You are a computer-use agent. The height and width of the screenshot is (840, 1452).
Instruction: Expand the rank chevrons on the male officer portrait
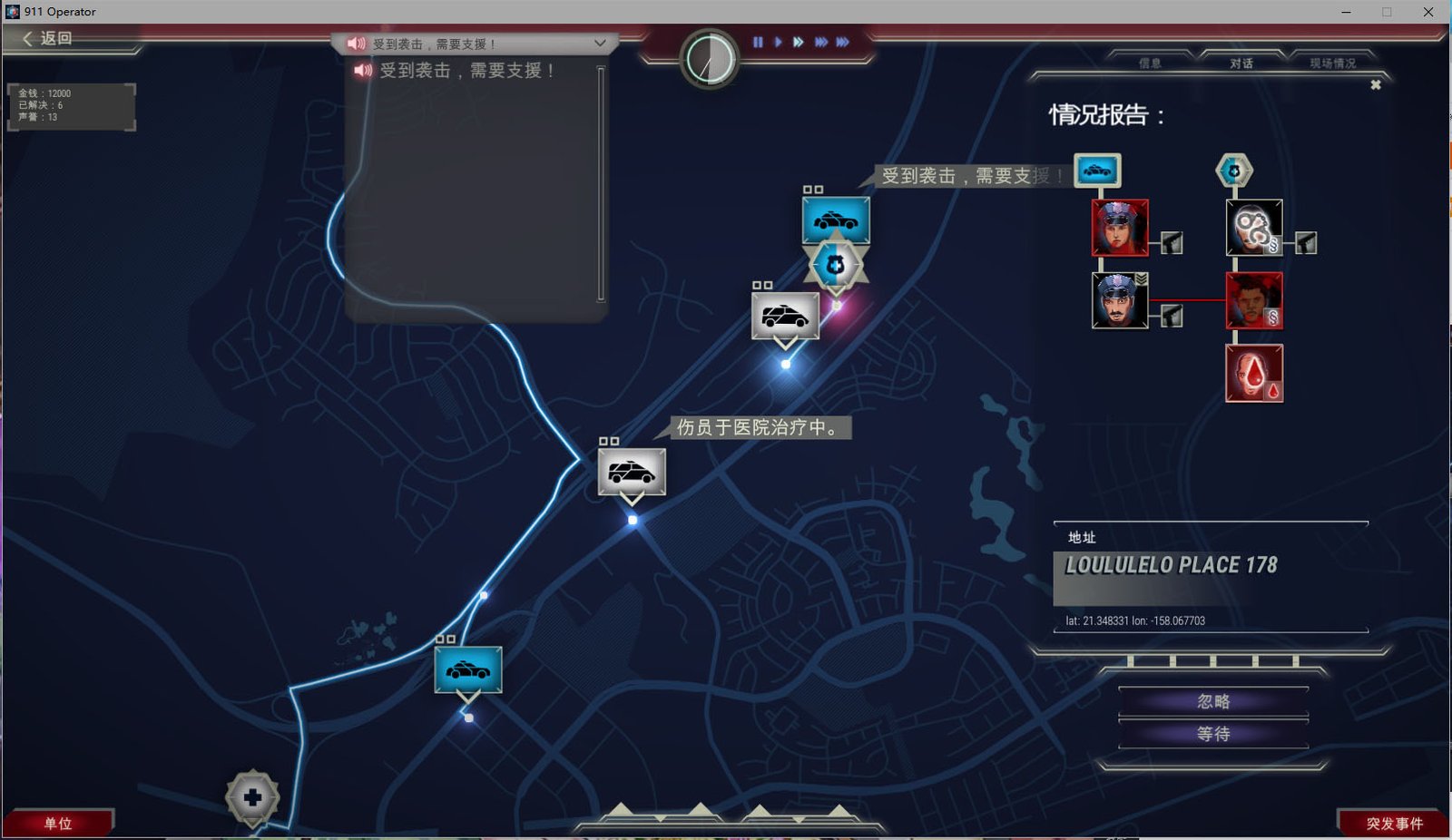pos(1141,278)
